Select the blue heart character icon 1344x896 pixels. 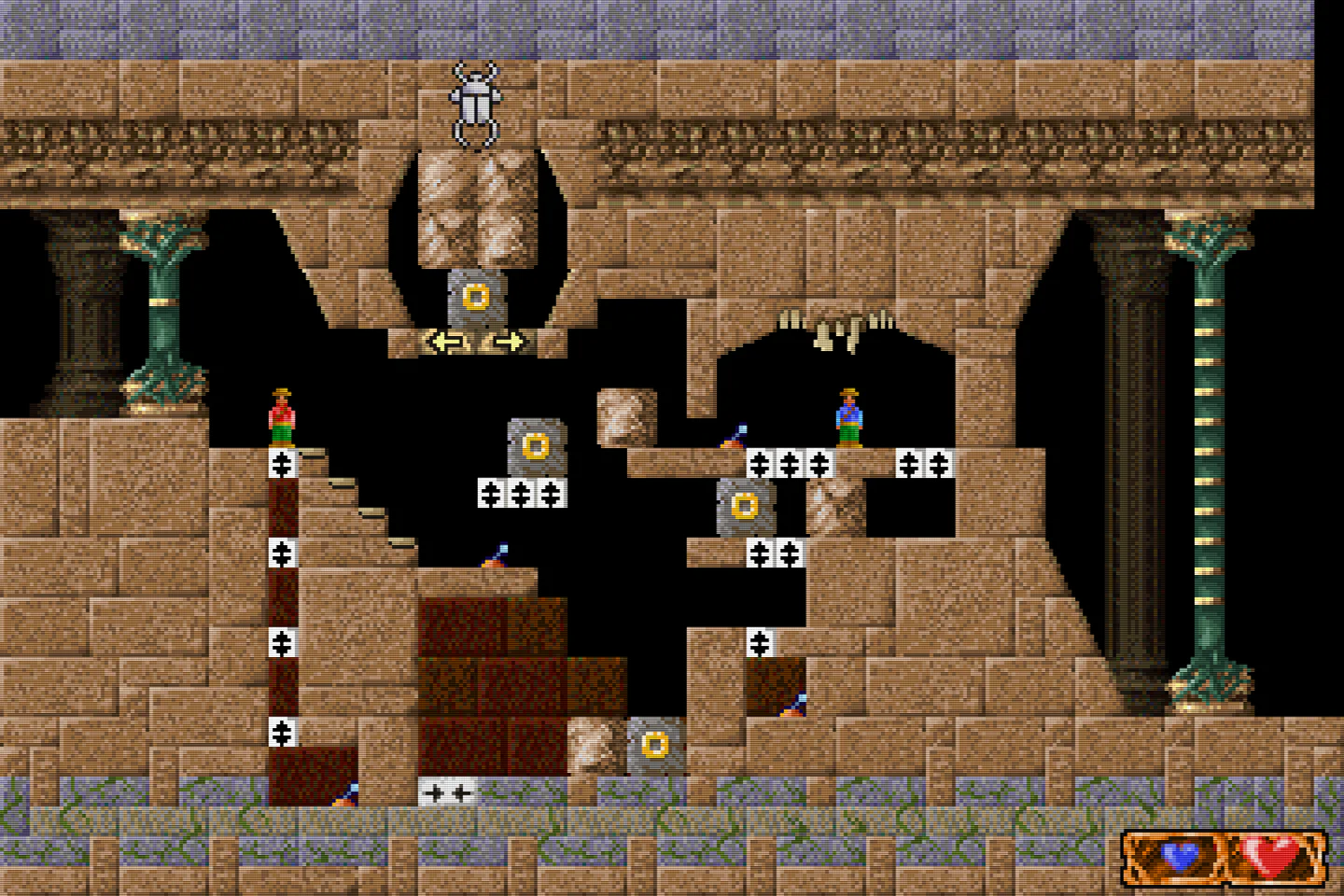pos(1180,856)
